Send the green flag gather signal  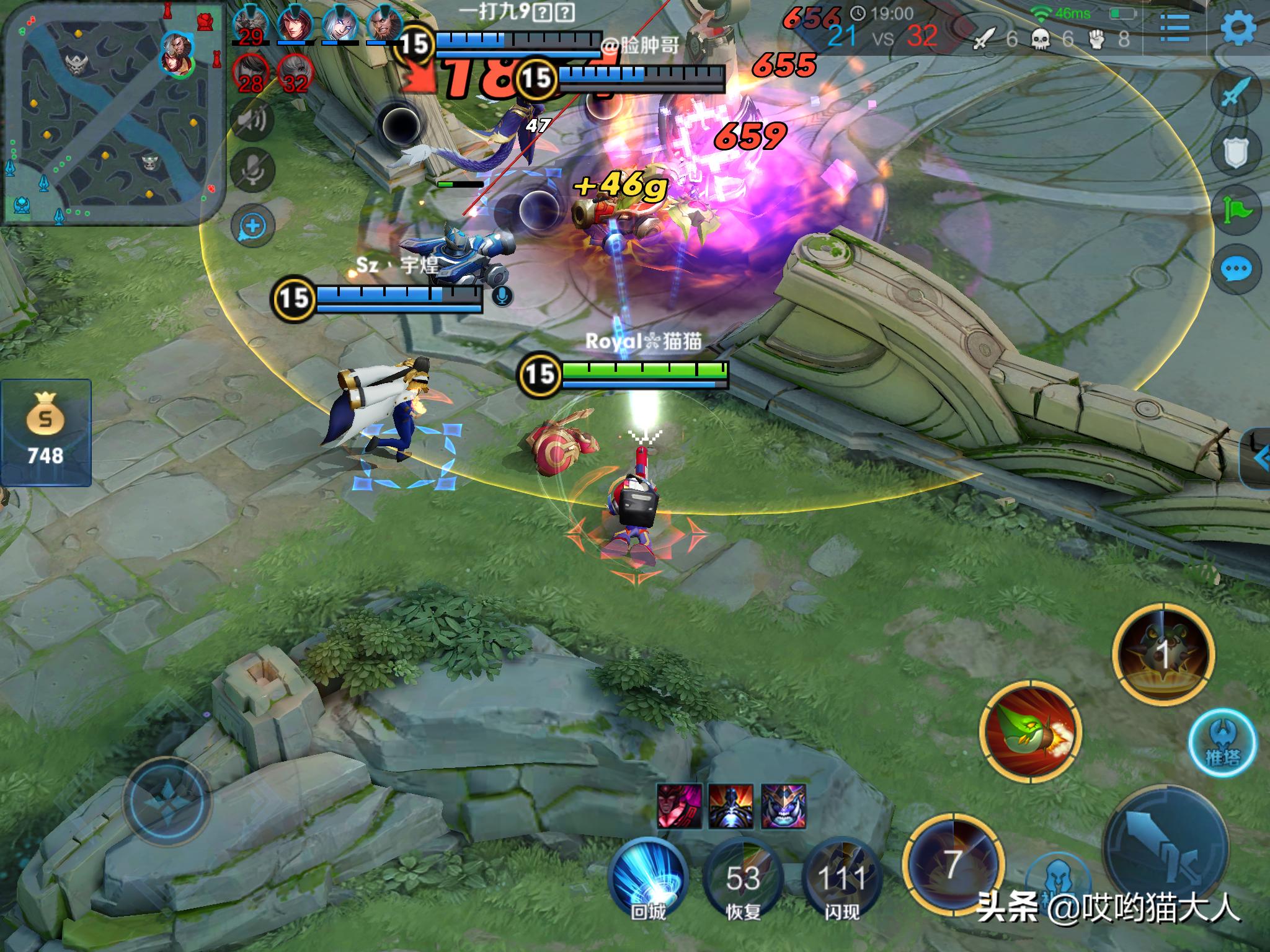click(x=1236, y=209)
